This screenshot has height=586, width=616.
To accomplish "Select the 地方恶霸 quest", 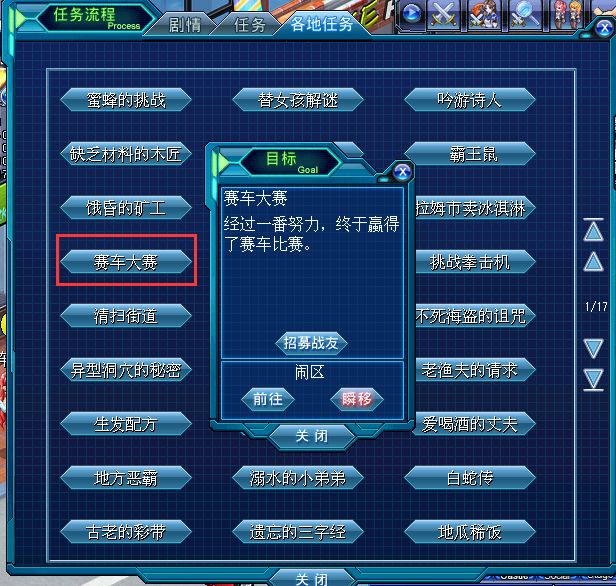I will [125, 478].
